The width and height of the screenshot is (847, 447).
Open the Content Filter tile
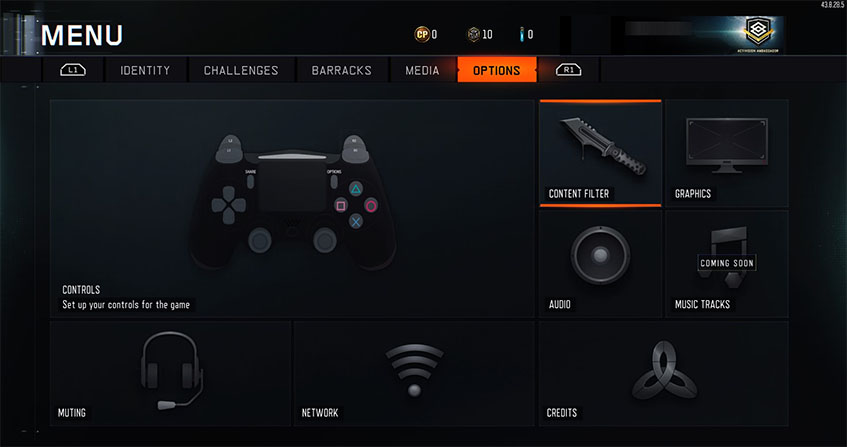click(x=600, y=153)
